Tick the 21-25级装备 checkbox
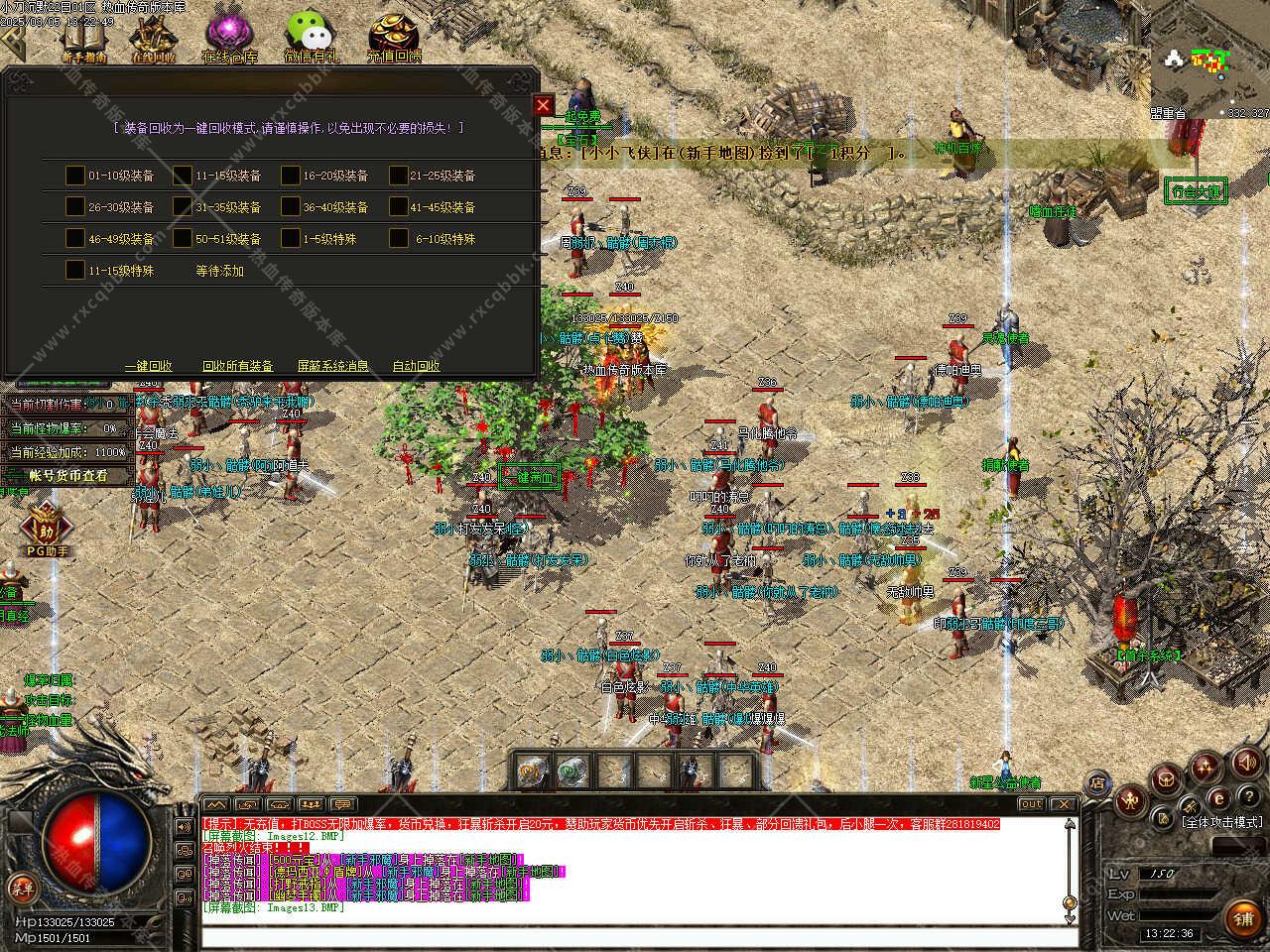This screenshot has height=952, width=1270. [399, 176]
